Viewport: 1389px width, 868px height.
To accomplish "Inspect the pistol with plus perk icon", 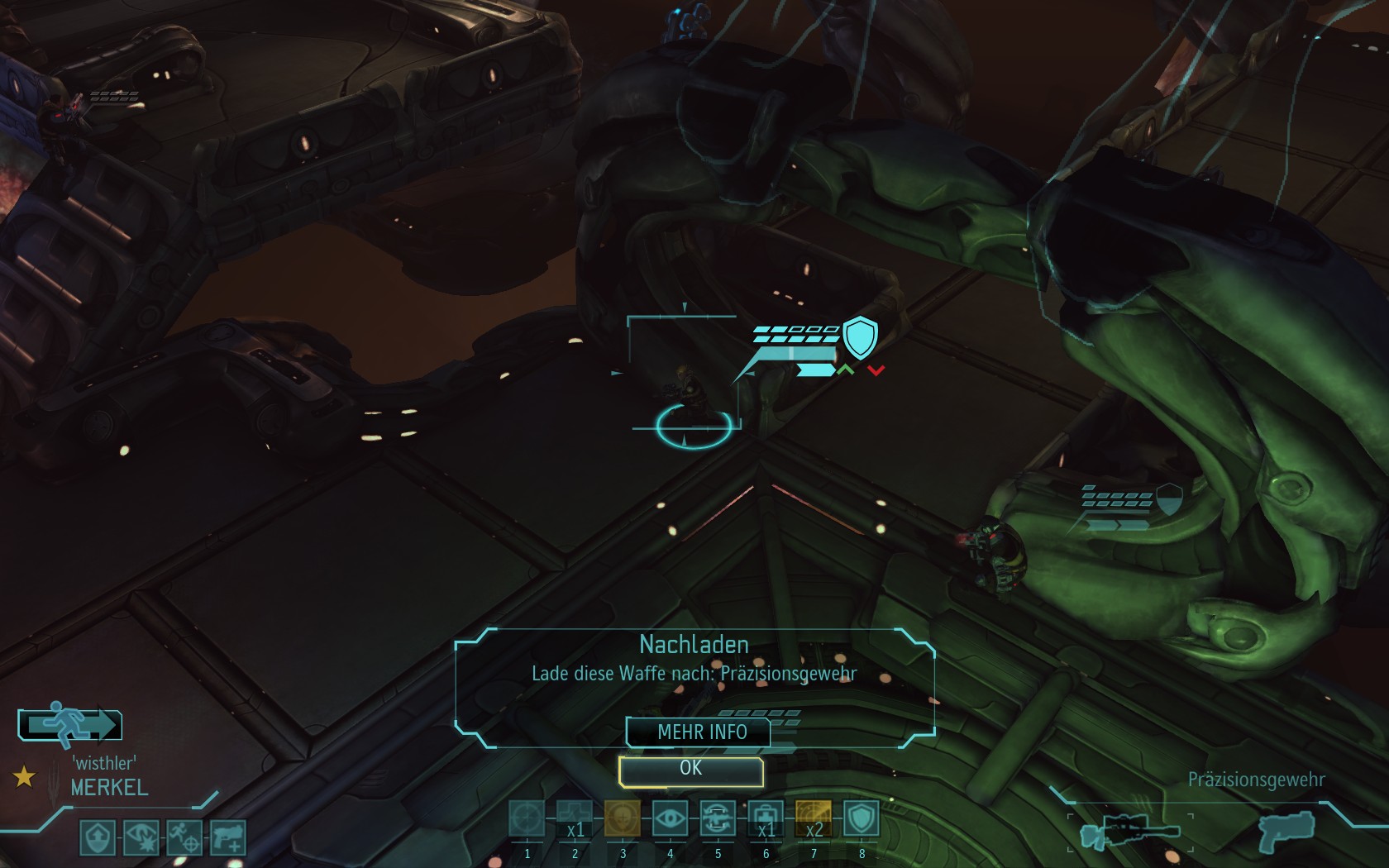I will pos(227,837).
